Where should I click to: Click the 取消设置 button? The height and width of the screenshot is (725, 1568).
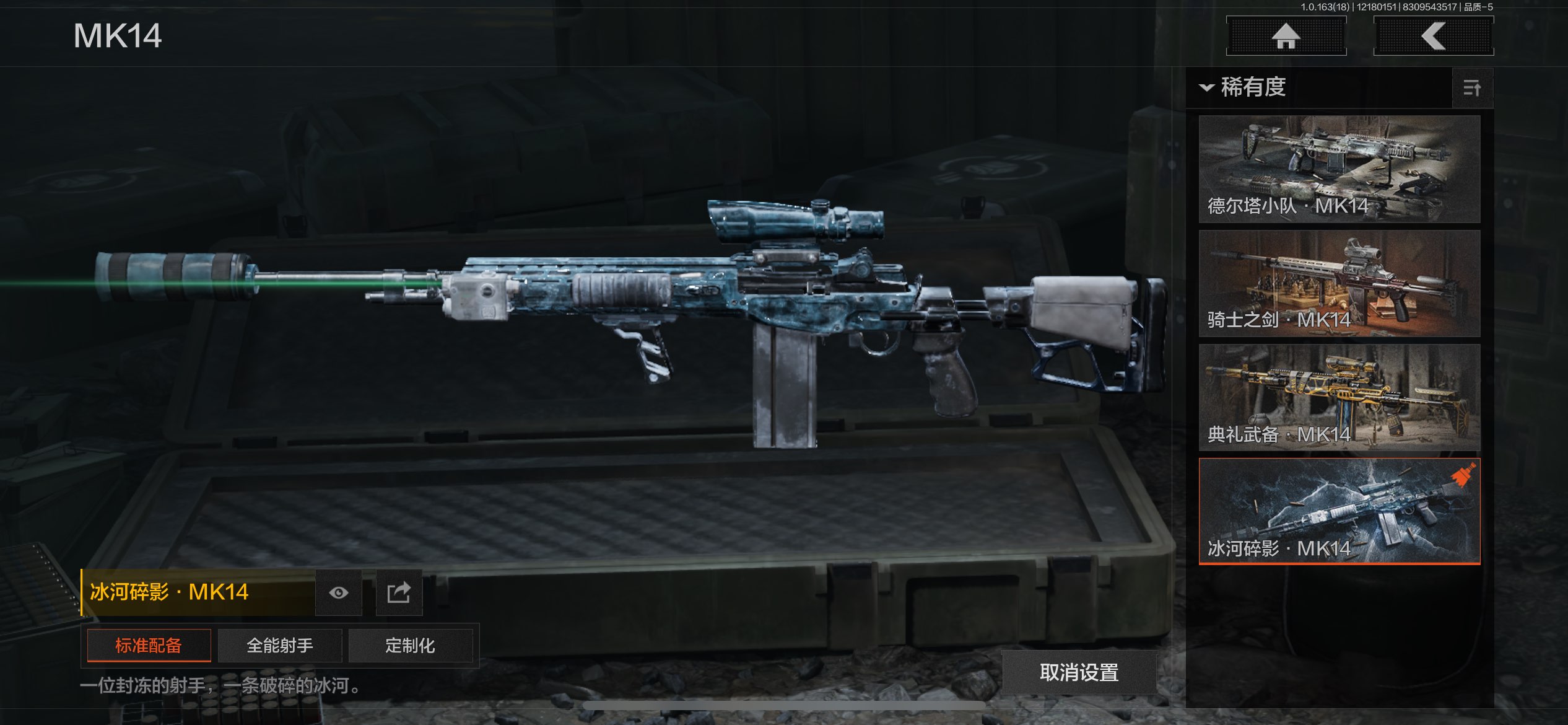1079,672
